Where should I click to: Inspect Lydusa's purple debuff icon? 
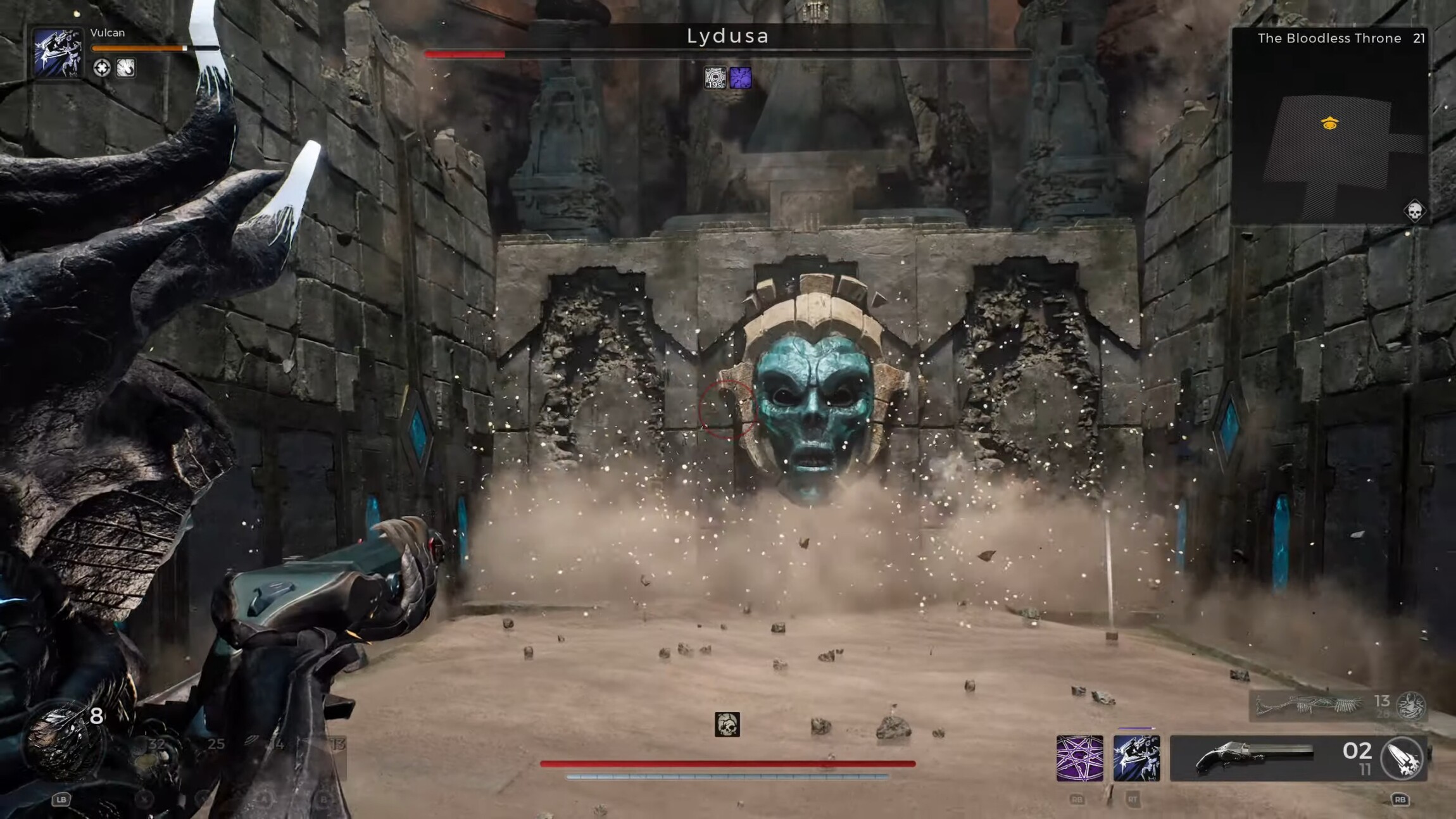coord(740,78)
